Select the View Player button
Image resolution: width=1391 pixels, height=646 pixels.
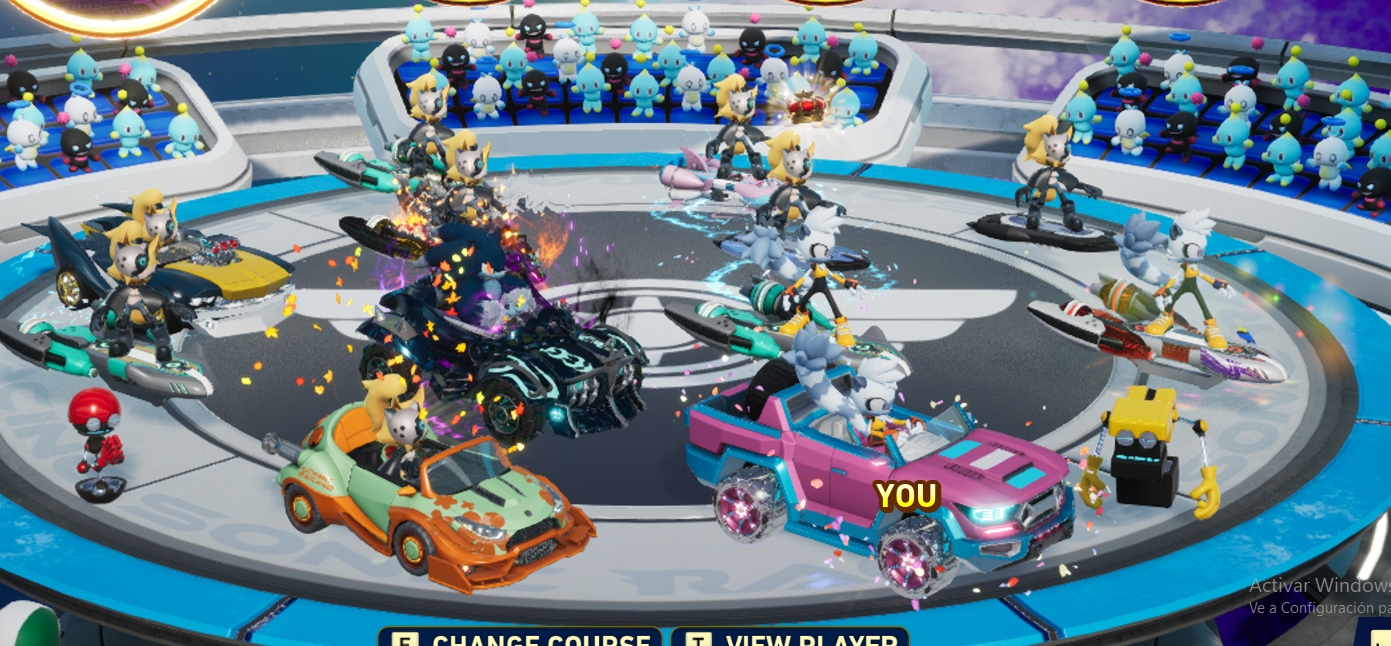(790, 638)
